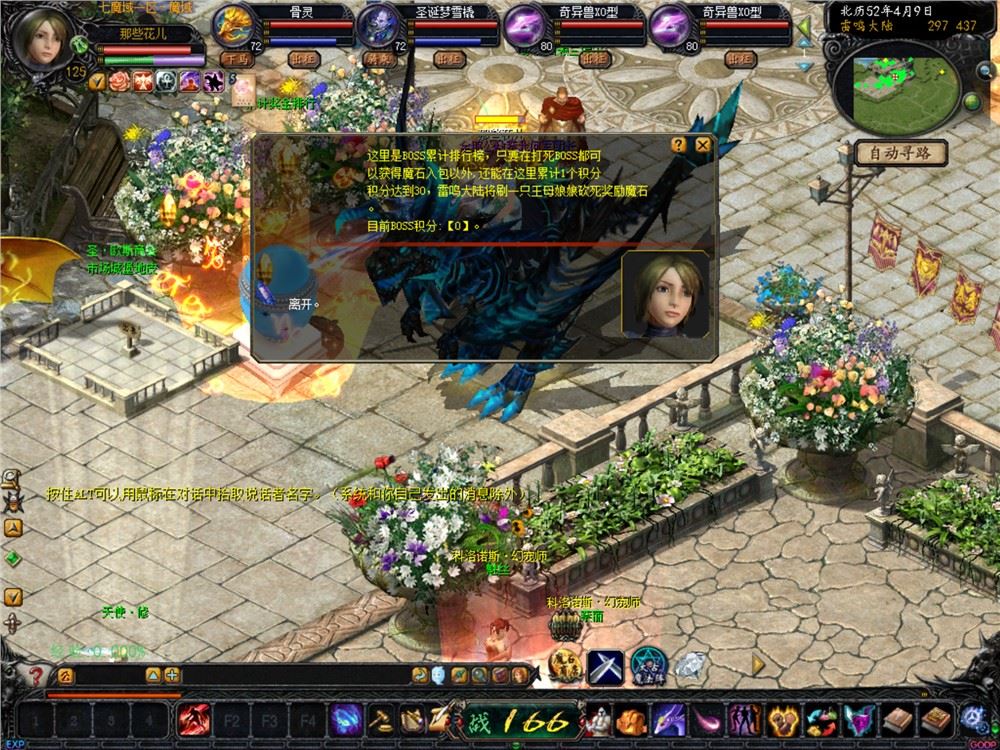This screenshot has width=1000, height=750.
Task: Open the gear settings icon
Action: point(972,718)
